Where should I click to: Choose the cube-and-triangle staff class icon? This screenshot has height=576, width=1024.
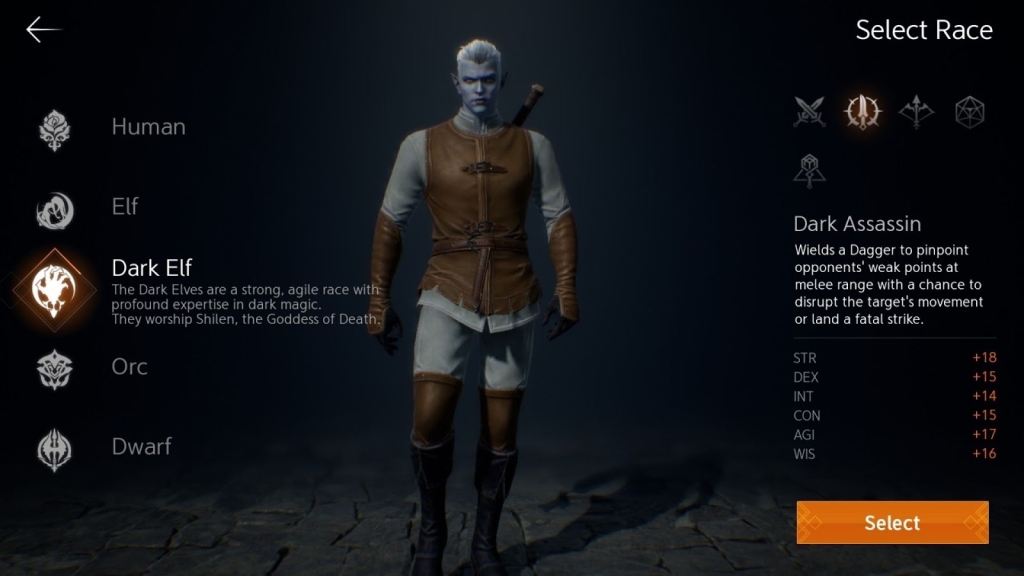(x=809, y=170)
